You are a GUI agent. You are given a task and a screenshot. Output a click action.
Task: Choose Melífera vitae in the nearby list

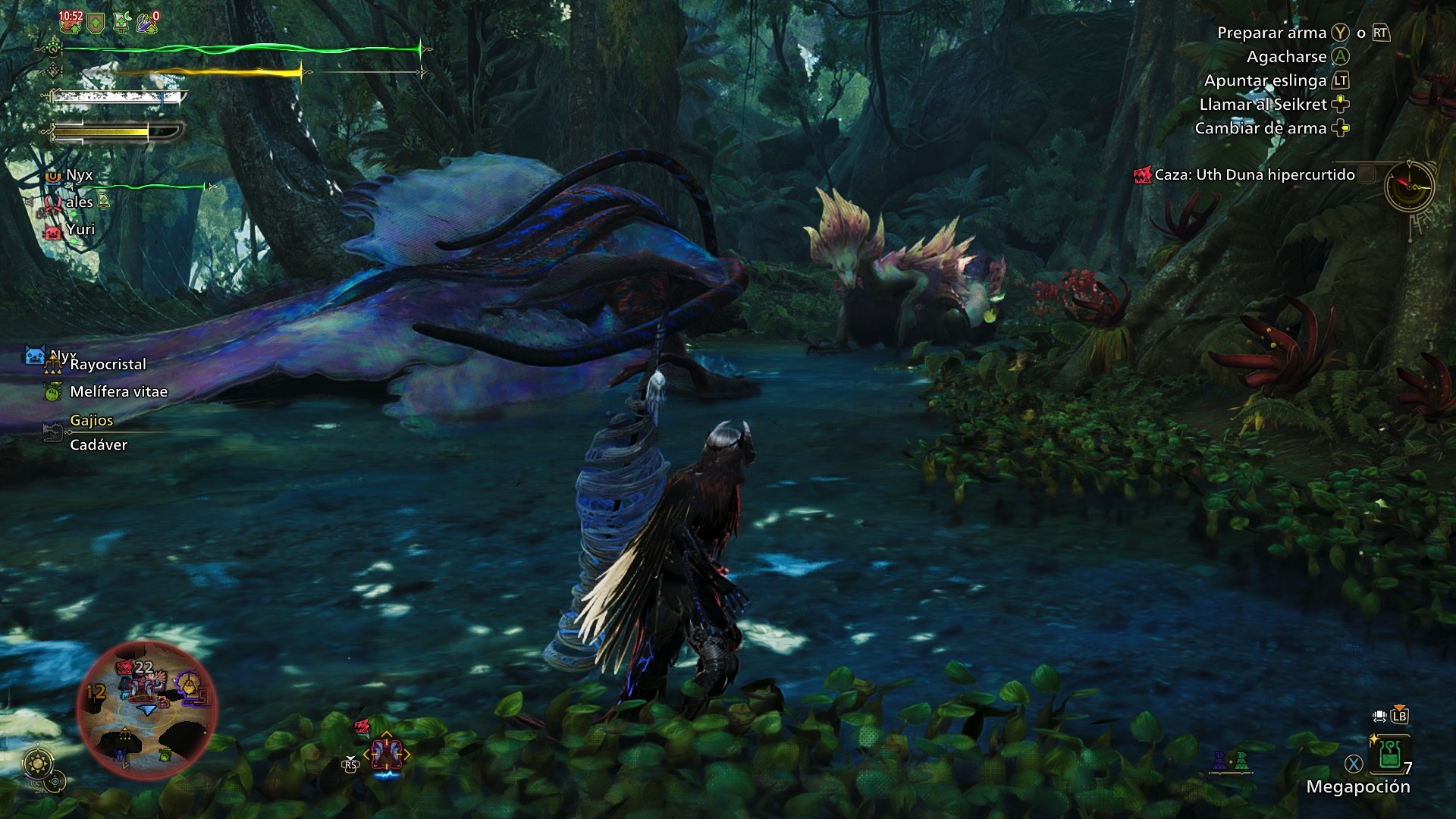pos(118,392)
